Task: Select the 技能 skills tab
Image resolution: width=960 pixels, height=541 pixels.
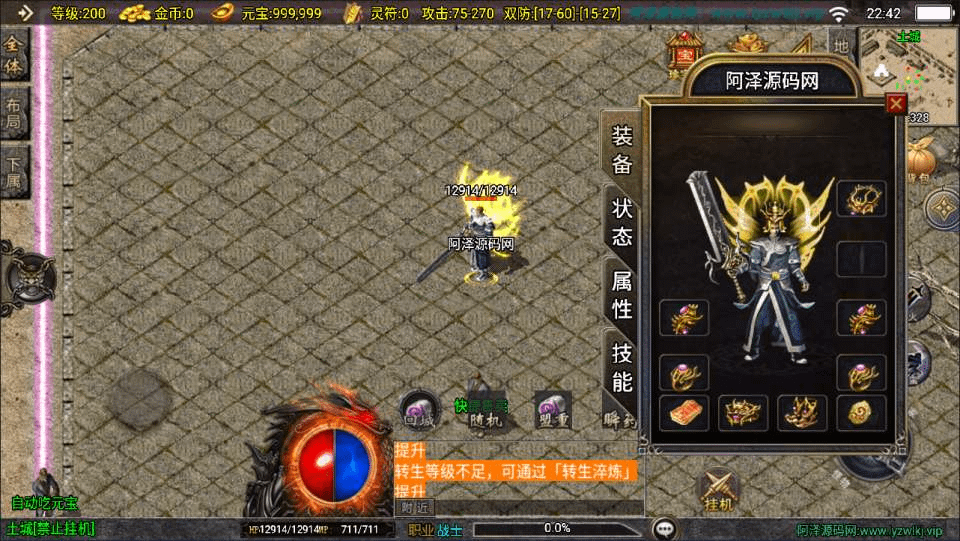Action: (621, 367)
